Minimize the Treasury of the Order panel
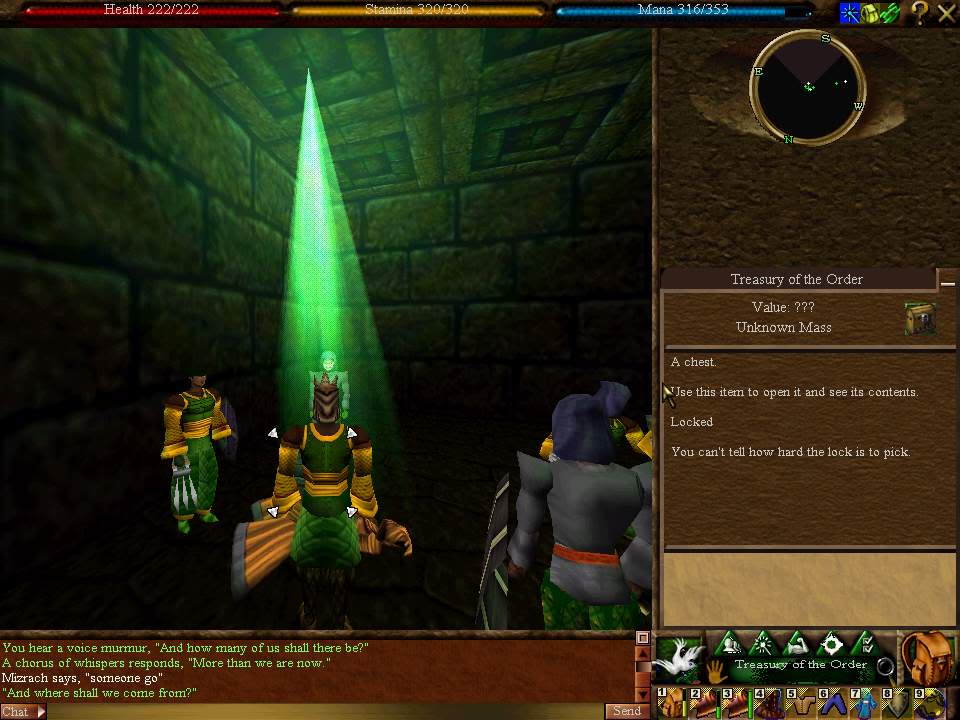Image resolution: width=960 pixels, height=720 pixels. 946,282
